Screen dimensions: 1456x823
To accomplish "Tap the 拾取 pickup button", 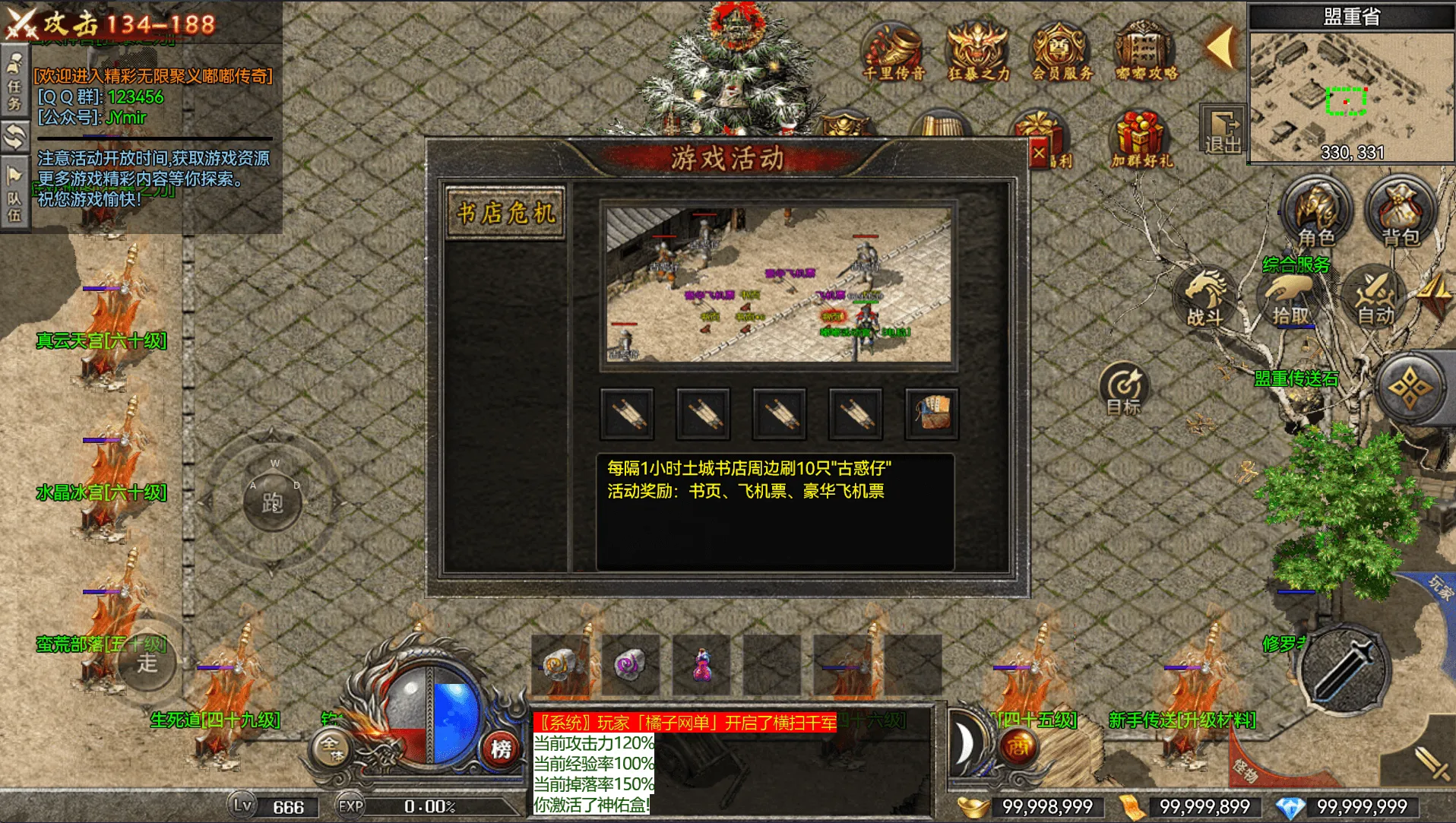I will coord(1290,299).
